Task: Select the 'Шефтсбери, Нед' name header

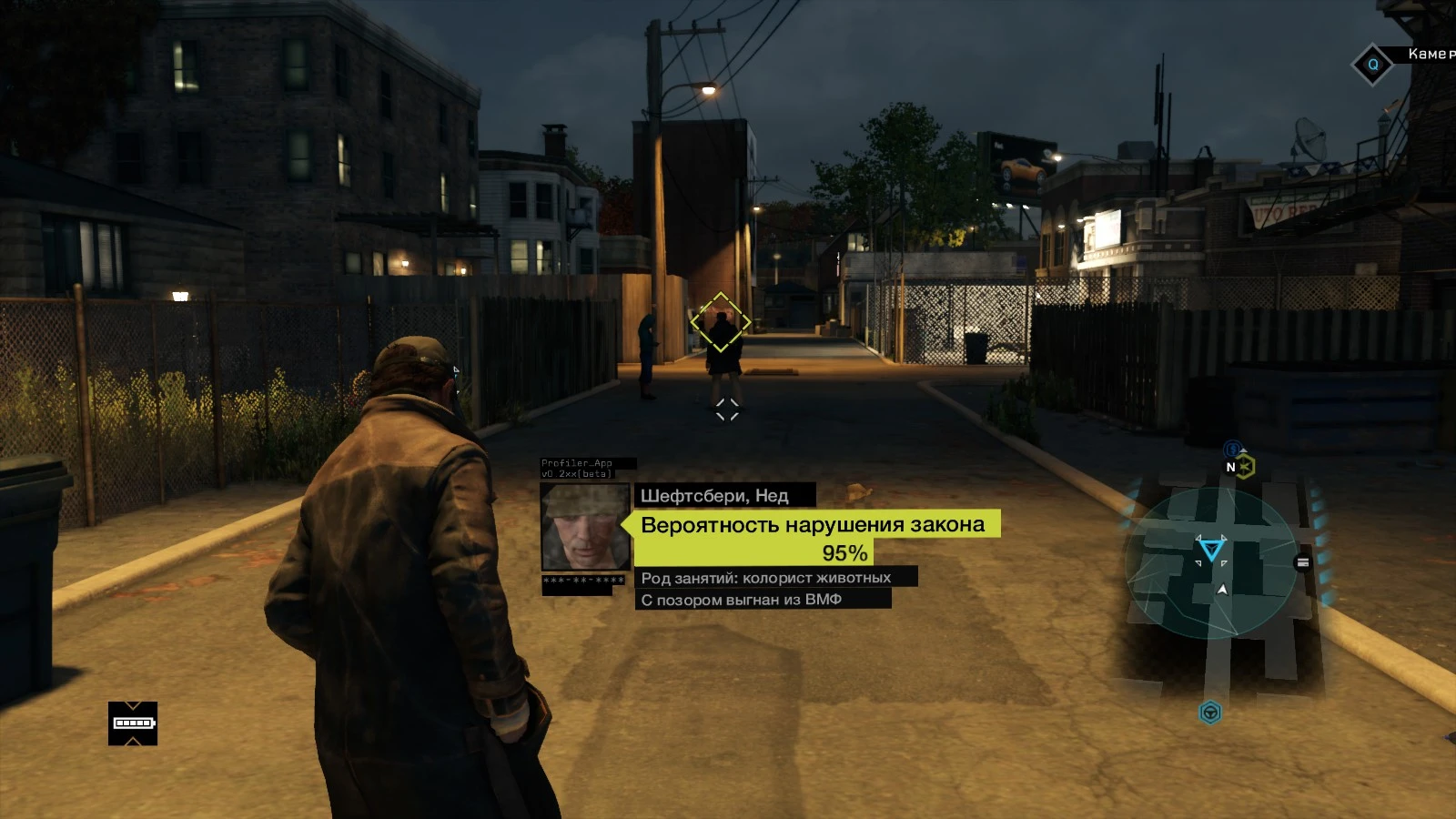Action: (714, 496)
